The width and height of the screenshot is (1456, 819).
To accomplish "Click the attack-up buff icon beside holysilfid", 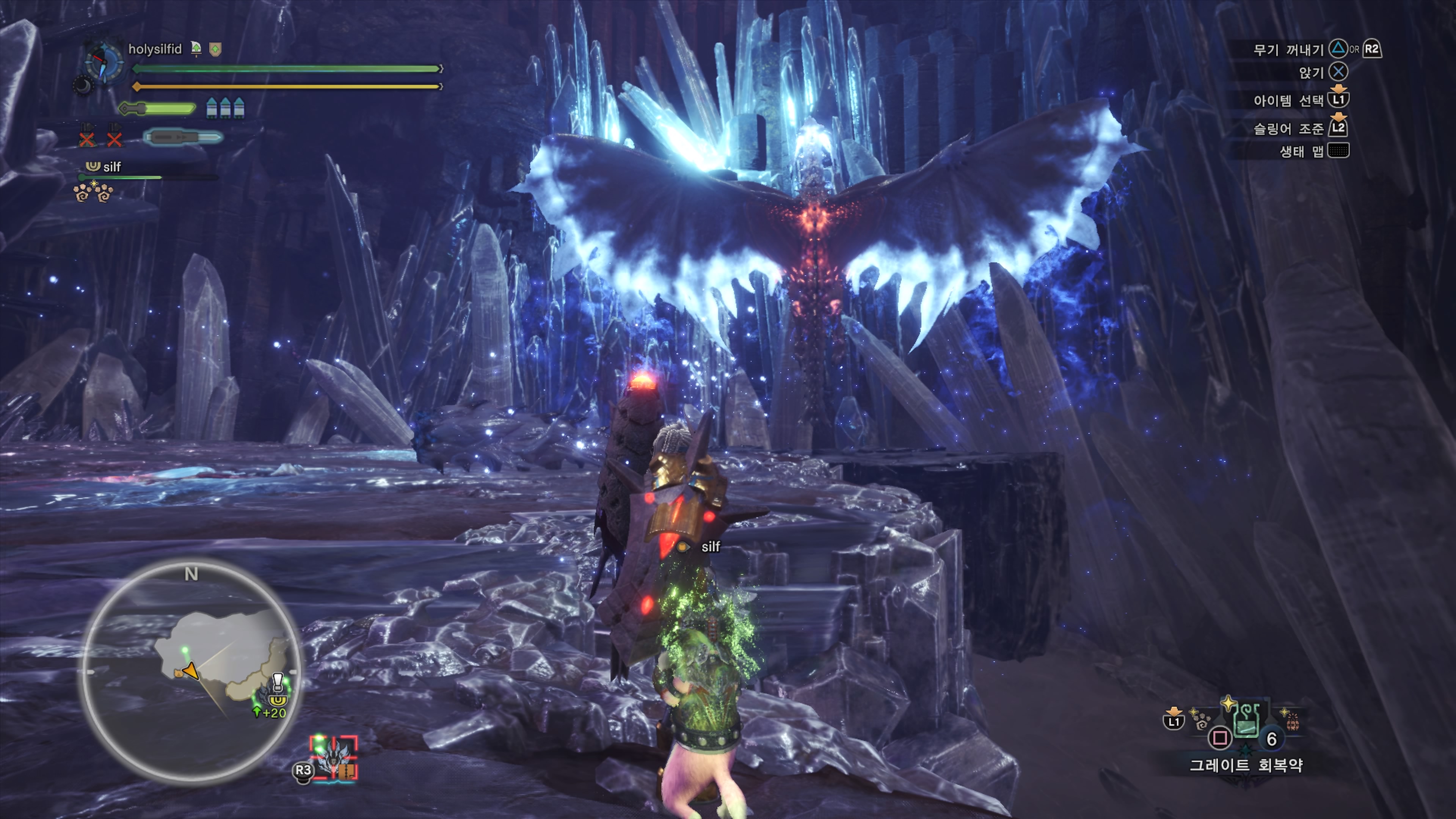I will [x=196, y=49].
